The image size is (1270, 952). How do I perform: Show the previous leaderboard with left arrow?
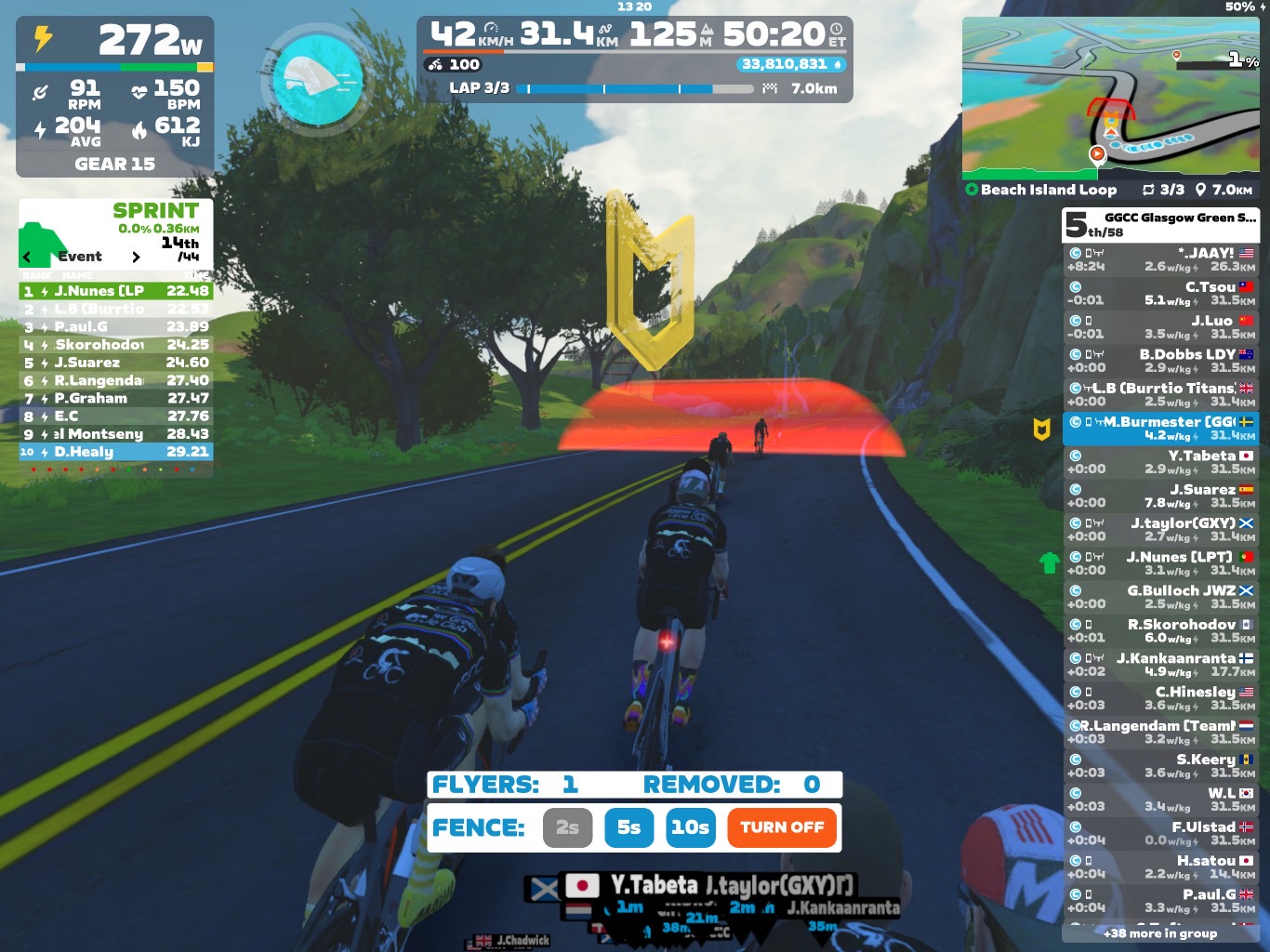(27, 257)
